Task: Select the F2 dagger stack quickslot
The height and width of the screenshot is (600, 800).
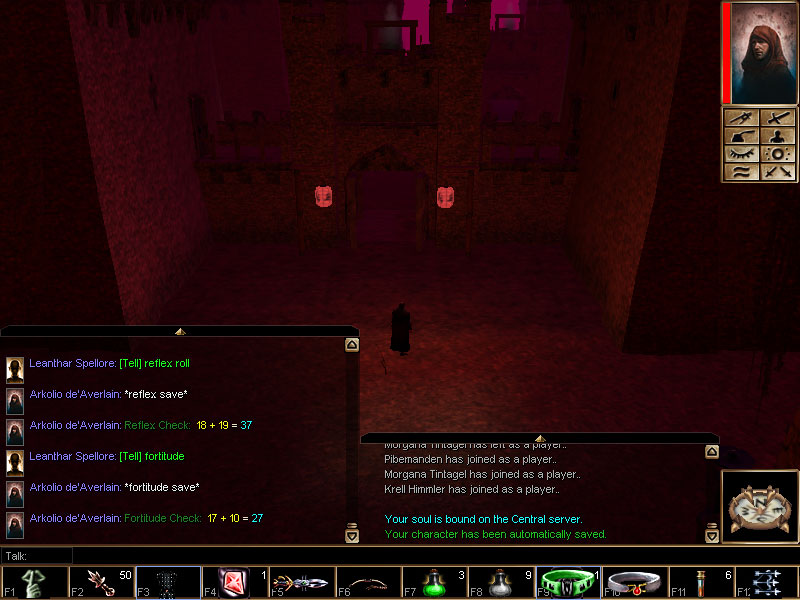Action: (101, 582)
